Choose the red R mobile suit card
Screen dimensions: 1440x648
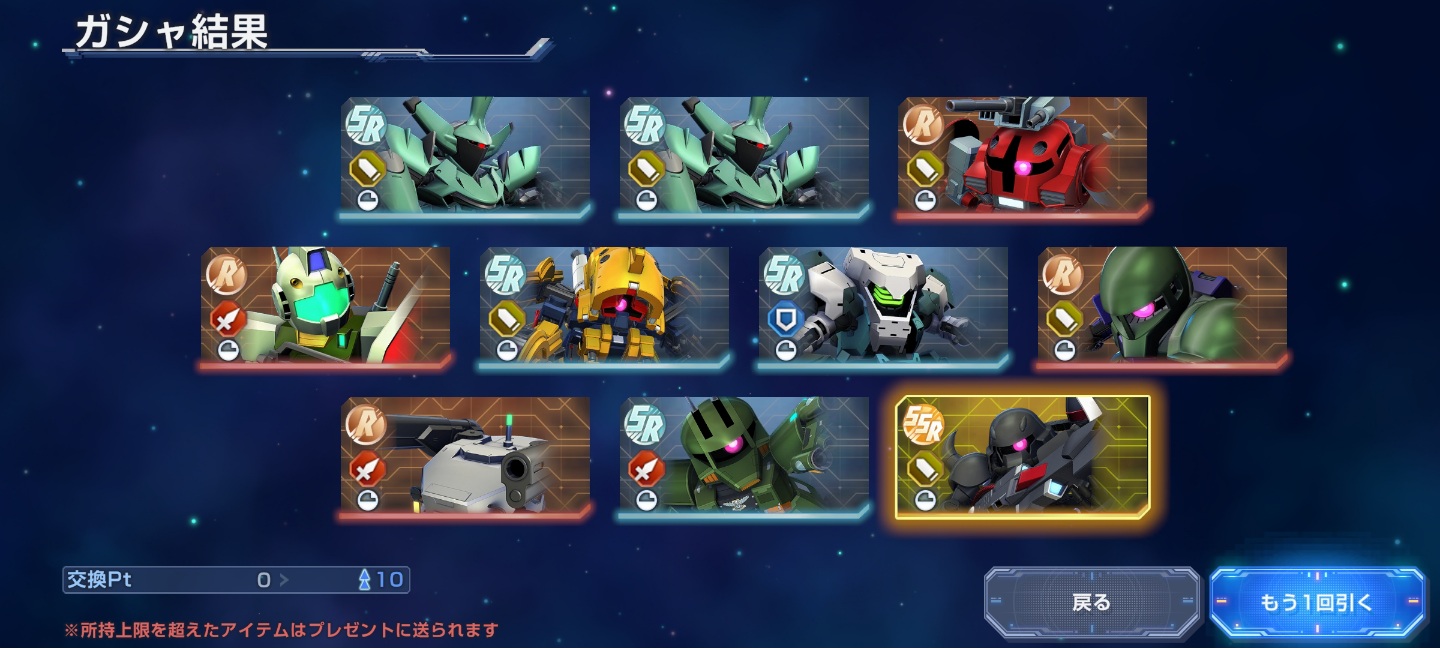coord(1022,156)
